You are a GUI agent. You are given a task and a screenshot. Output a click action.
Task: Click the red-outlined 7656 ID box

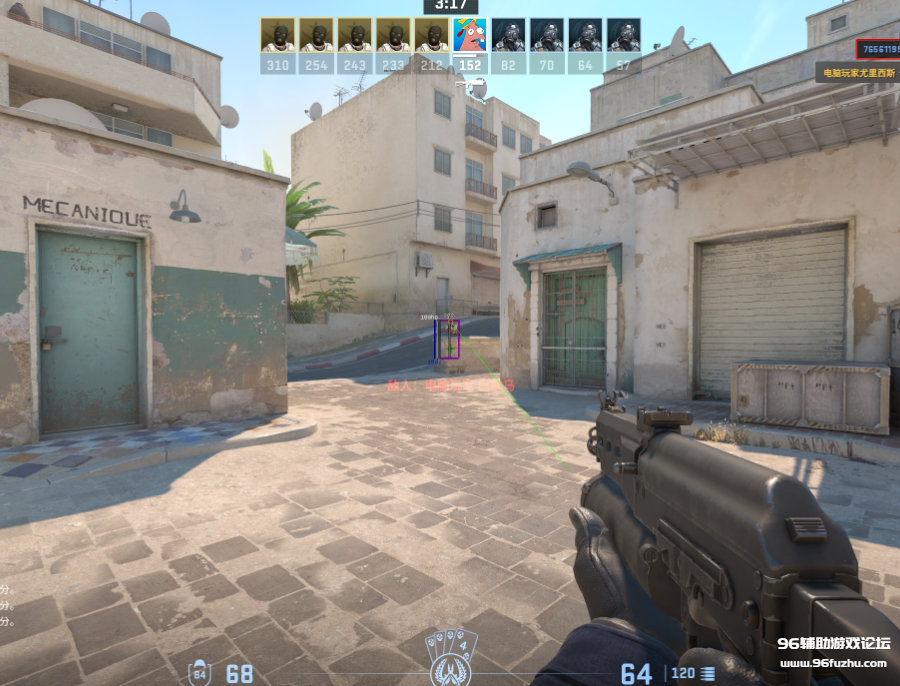tap(877, 49)
